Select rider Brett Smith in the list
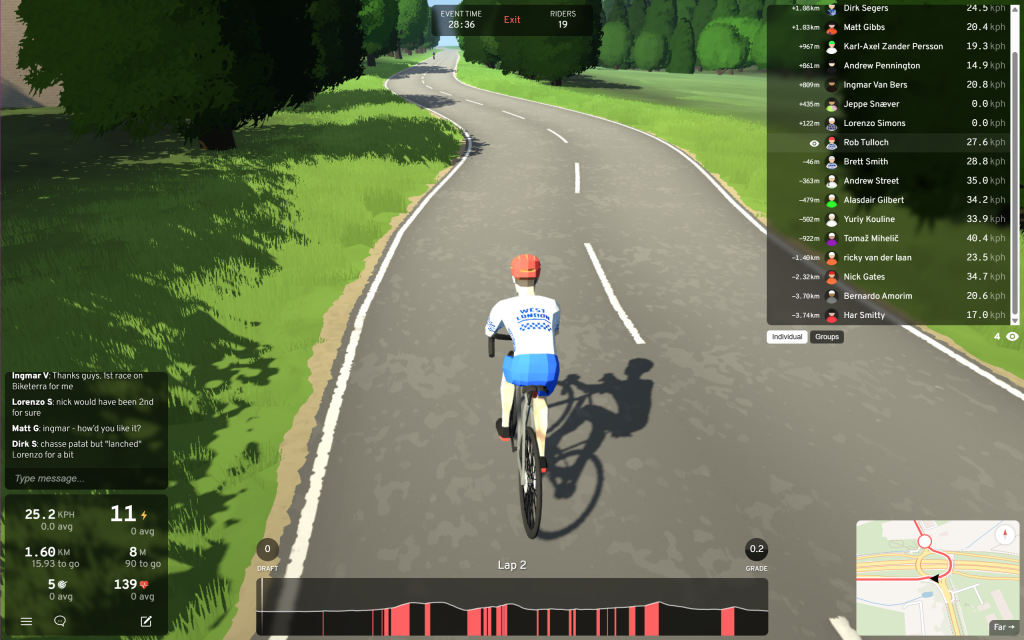The image size is (1024, 640). pos(866,162)
